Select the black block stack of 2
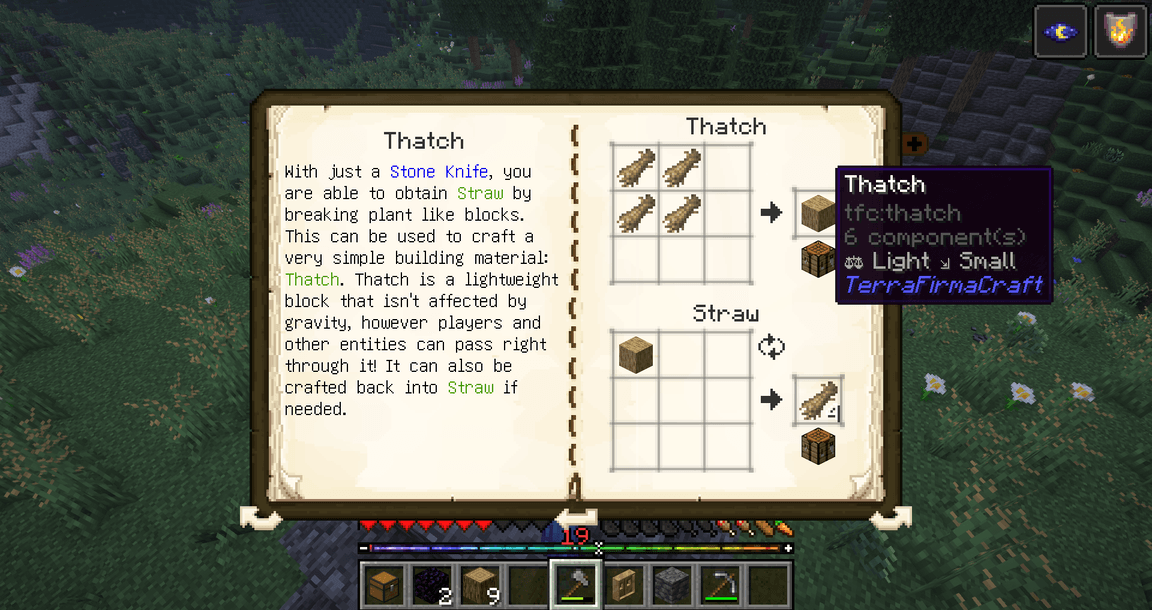The image size is (1152, 610). 431,583
